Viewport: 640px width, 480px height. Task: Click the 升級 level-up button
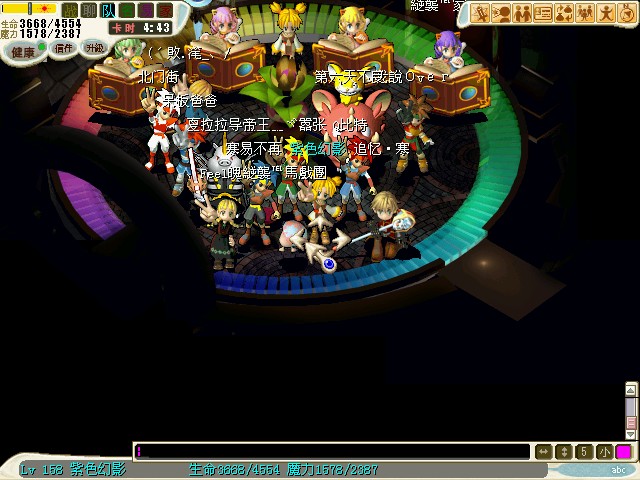94,47
